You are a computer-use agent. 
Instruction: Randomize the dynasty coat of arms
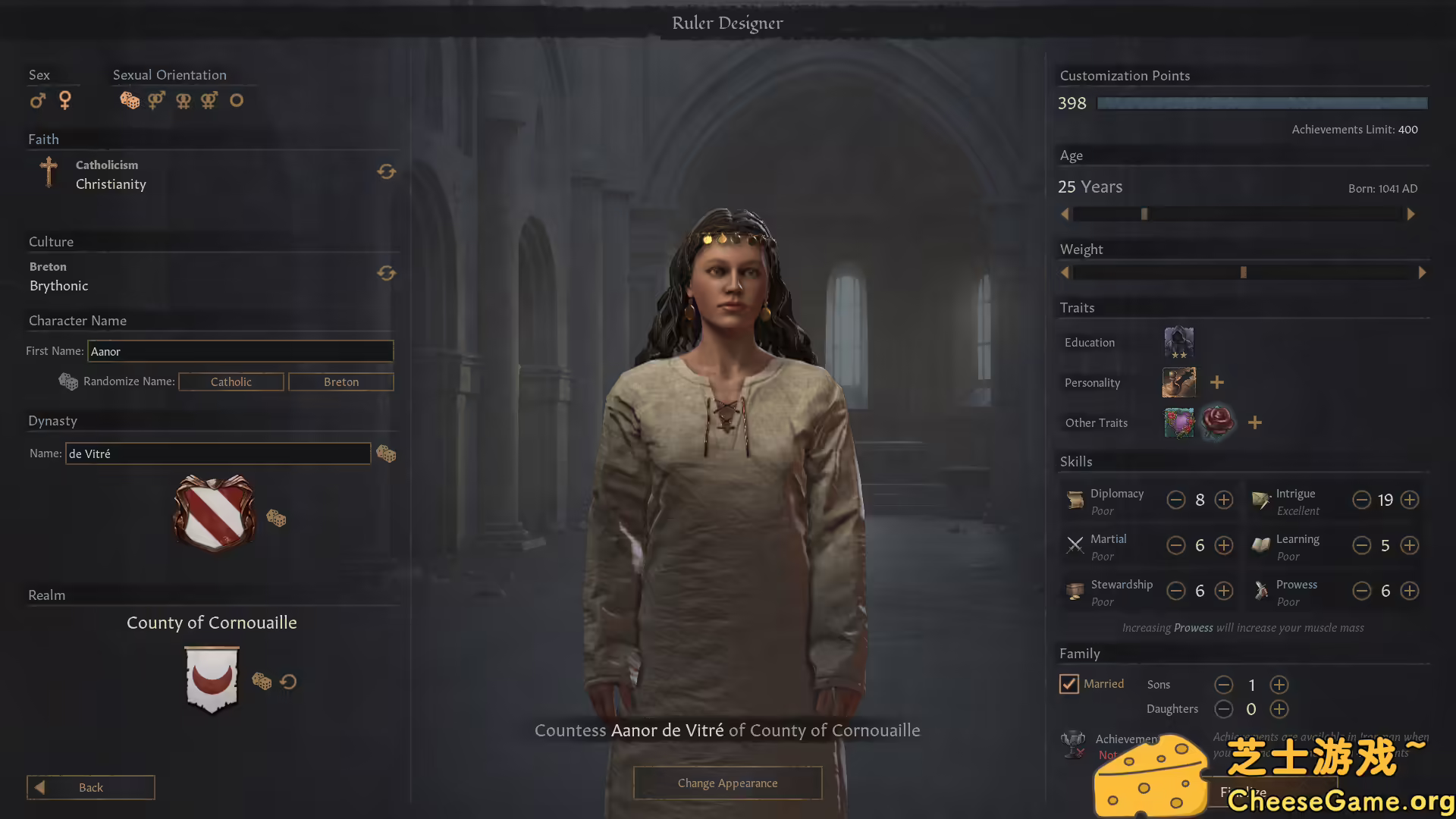click(277, 518)
